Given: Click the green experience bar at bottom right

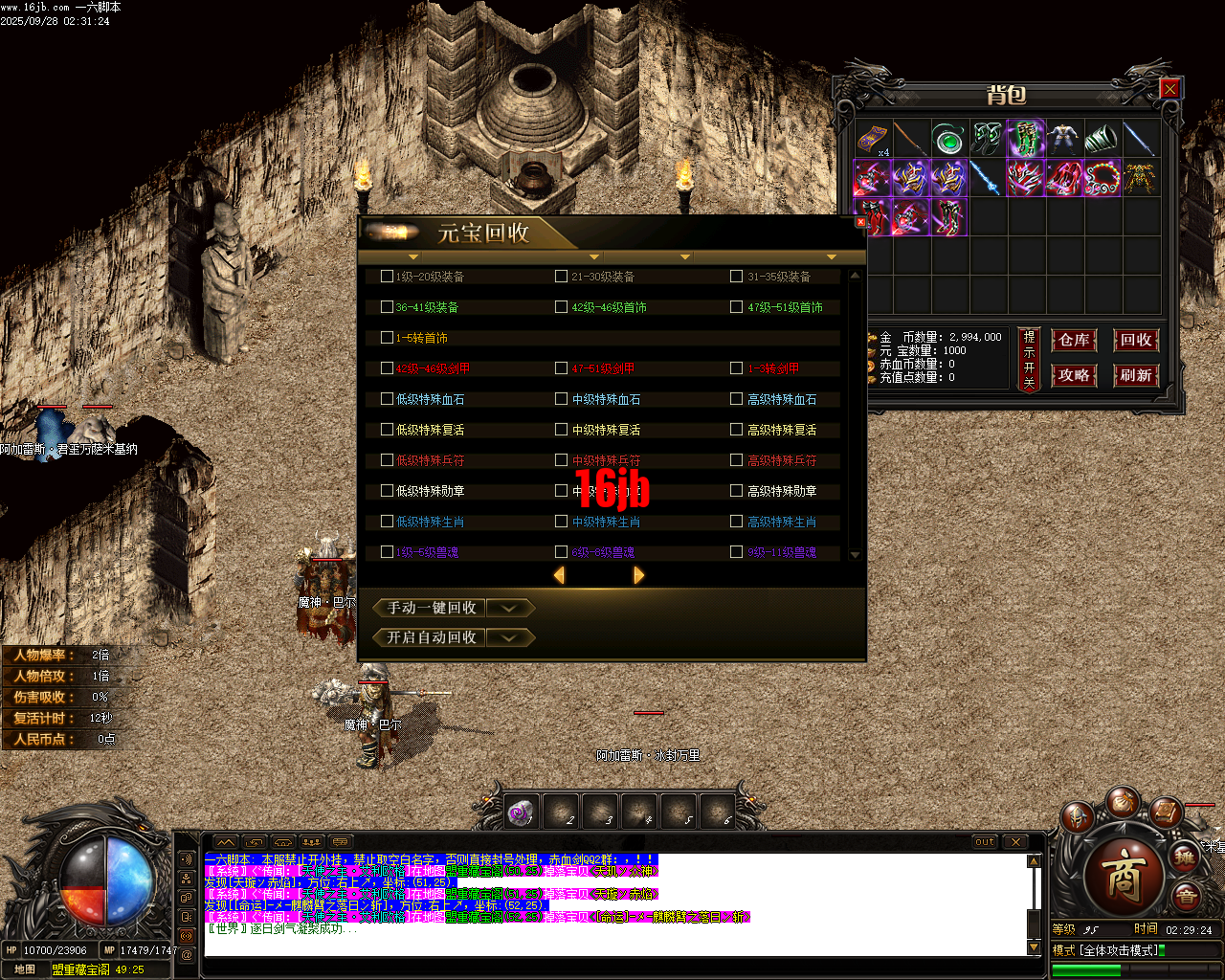Looking at the screenshot, I should [1086, 970].
